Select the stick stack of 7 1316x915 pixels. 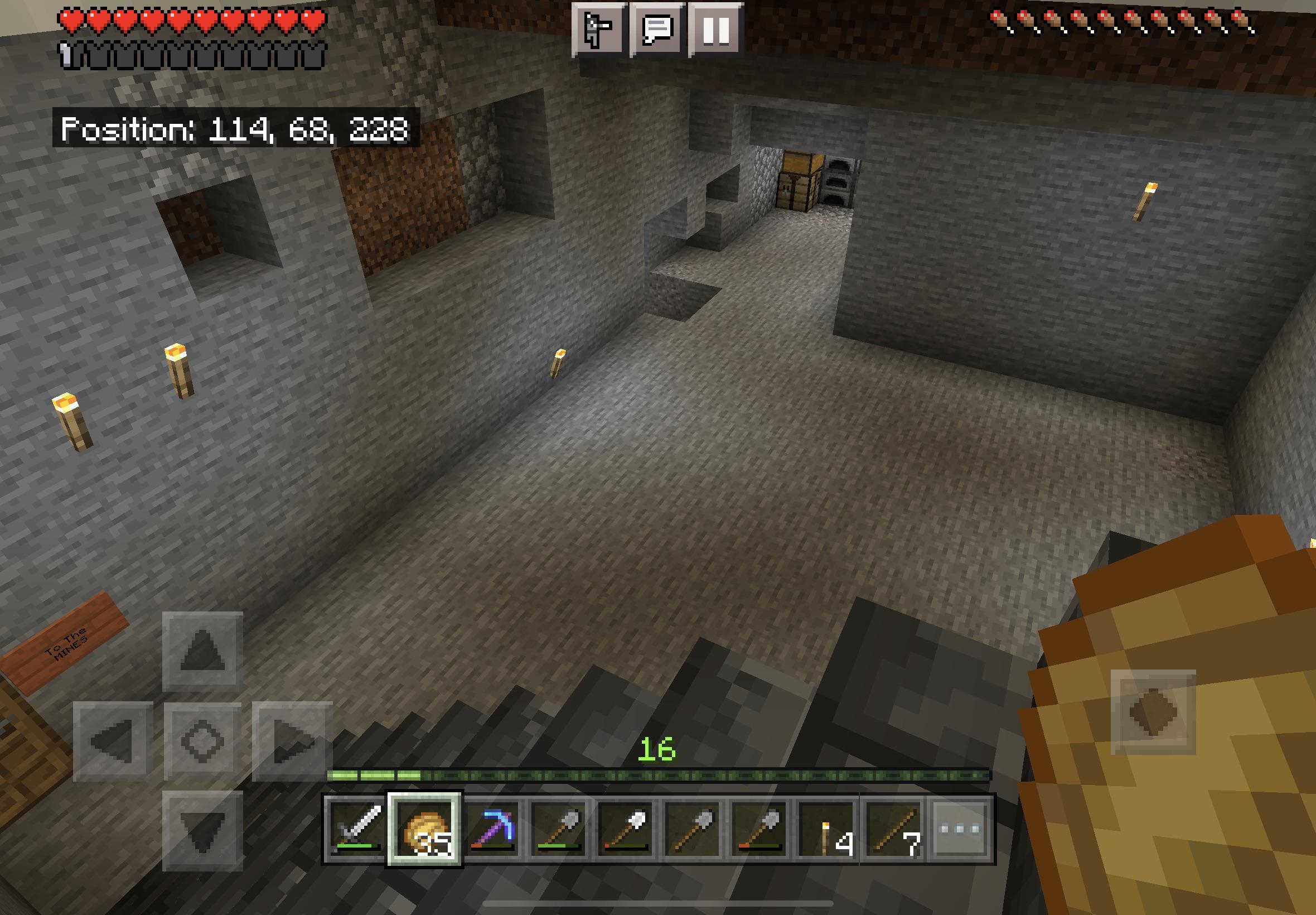(x=894, y=829)
